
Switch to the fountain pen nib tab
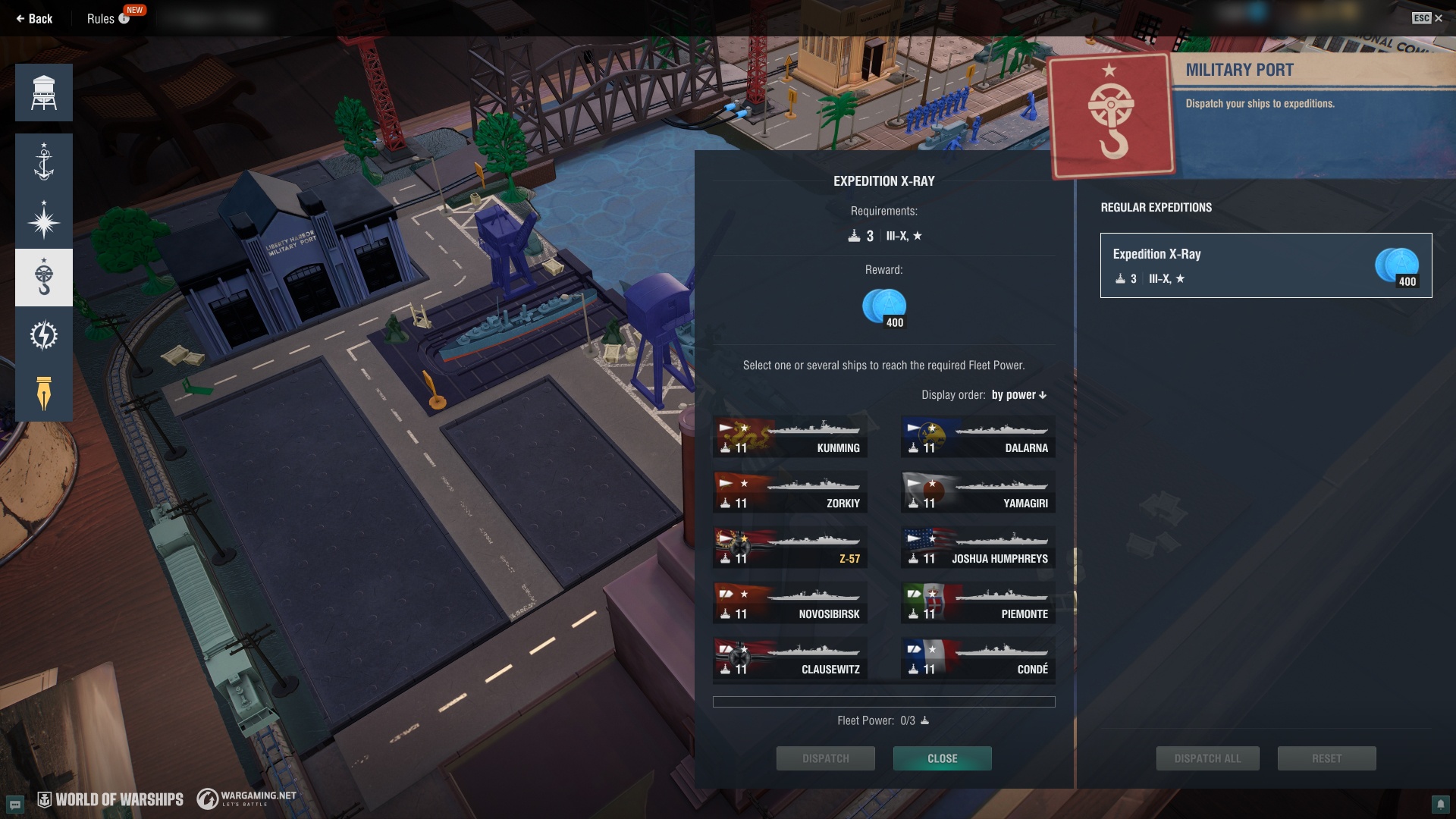[44, 393]
